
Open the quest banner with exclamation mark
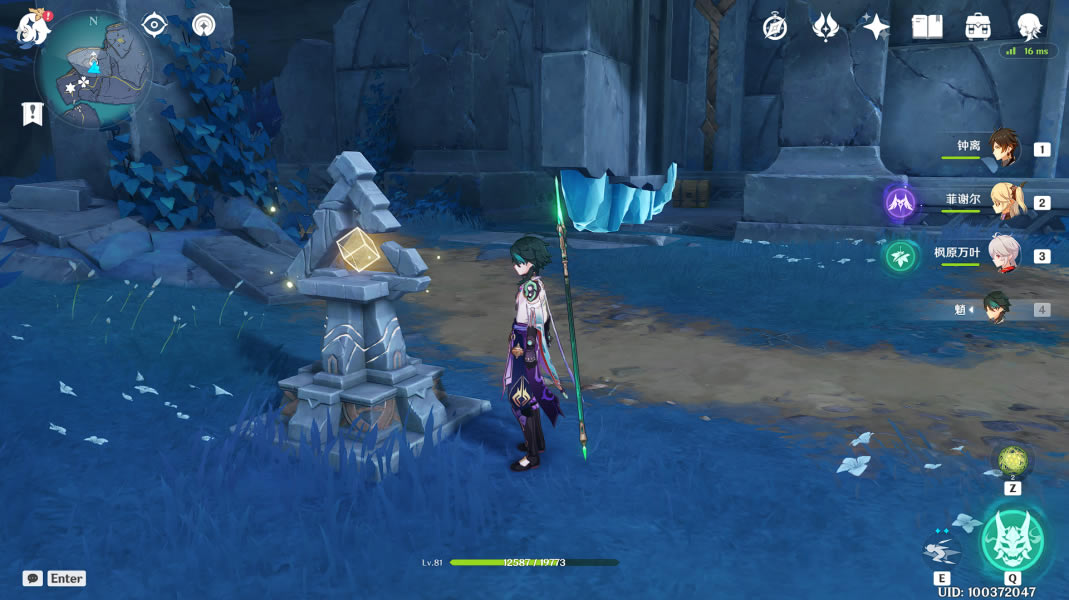(x=33, y=113)
